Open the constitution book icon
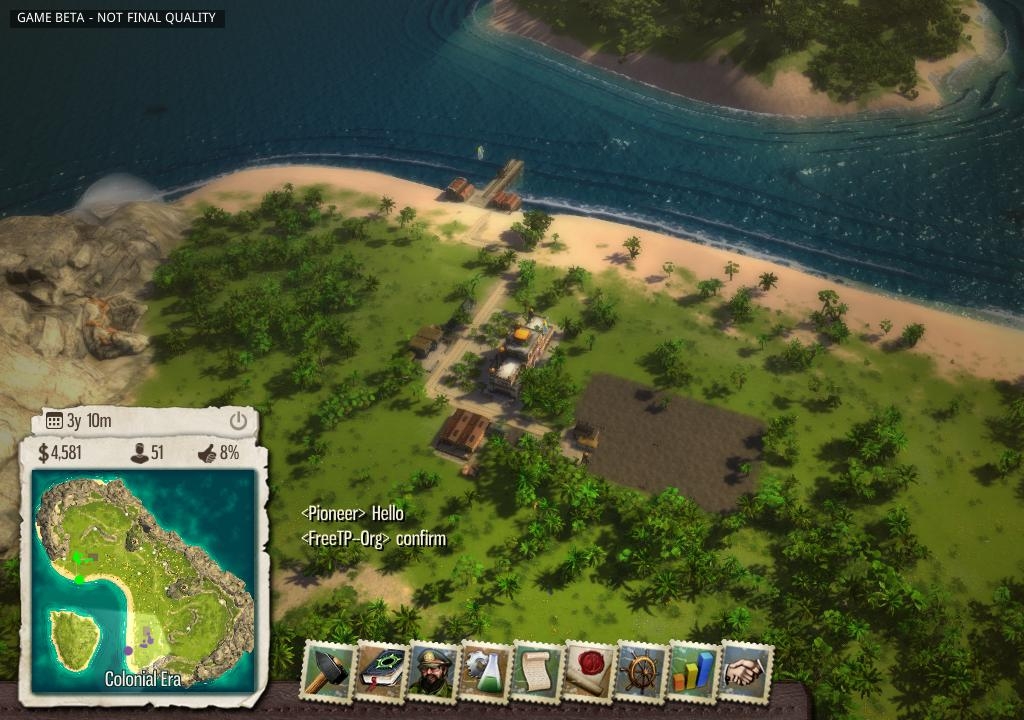Viewport: 1024px width, 720px height. pyautogui.click(x=380, y=670)
